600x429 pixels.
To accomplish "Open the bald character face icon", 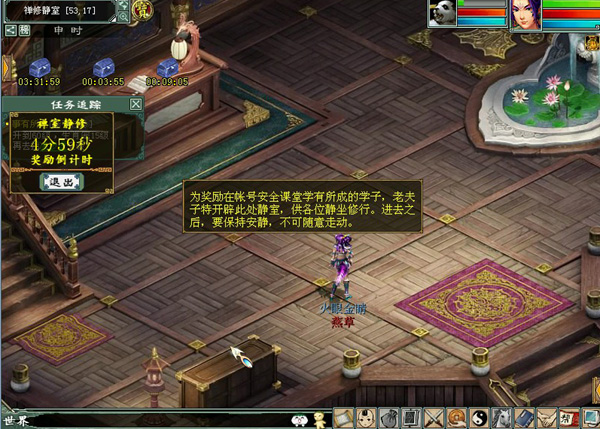I will coord(365,418).
